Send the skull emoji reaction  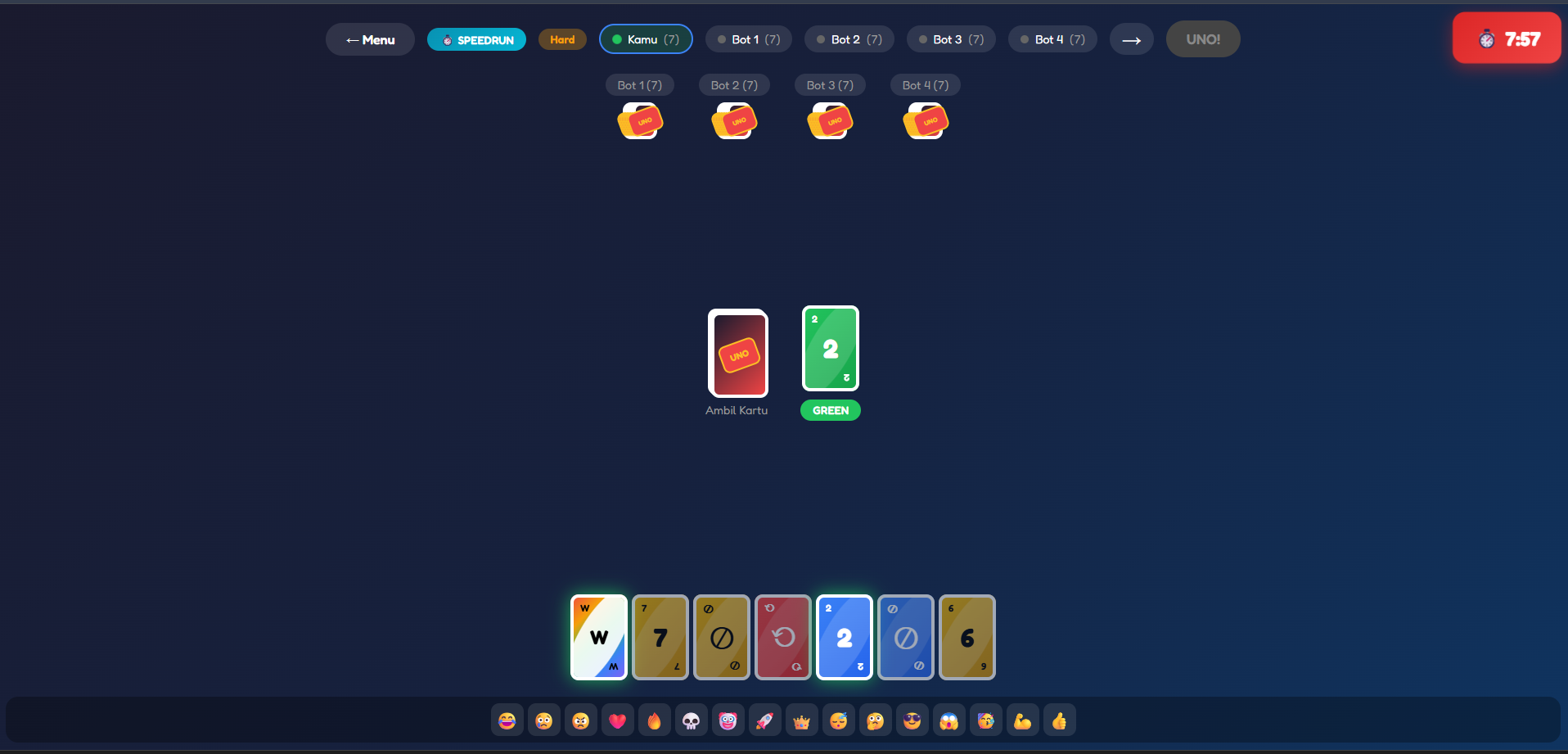tap(691, 720)
